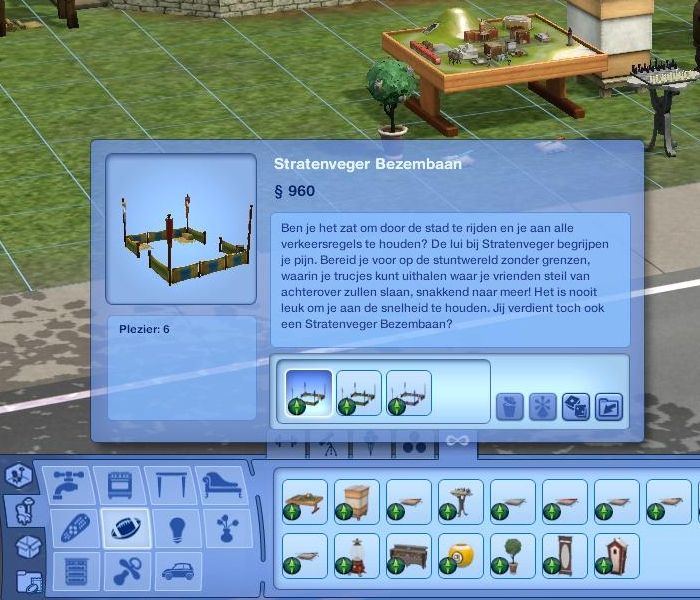Open the folder with arrow button

609,406
